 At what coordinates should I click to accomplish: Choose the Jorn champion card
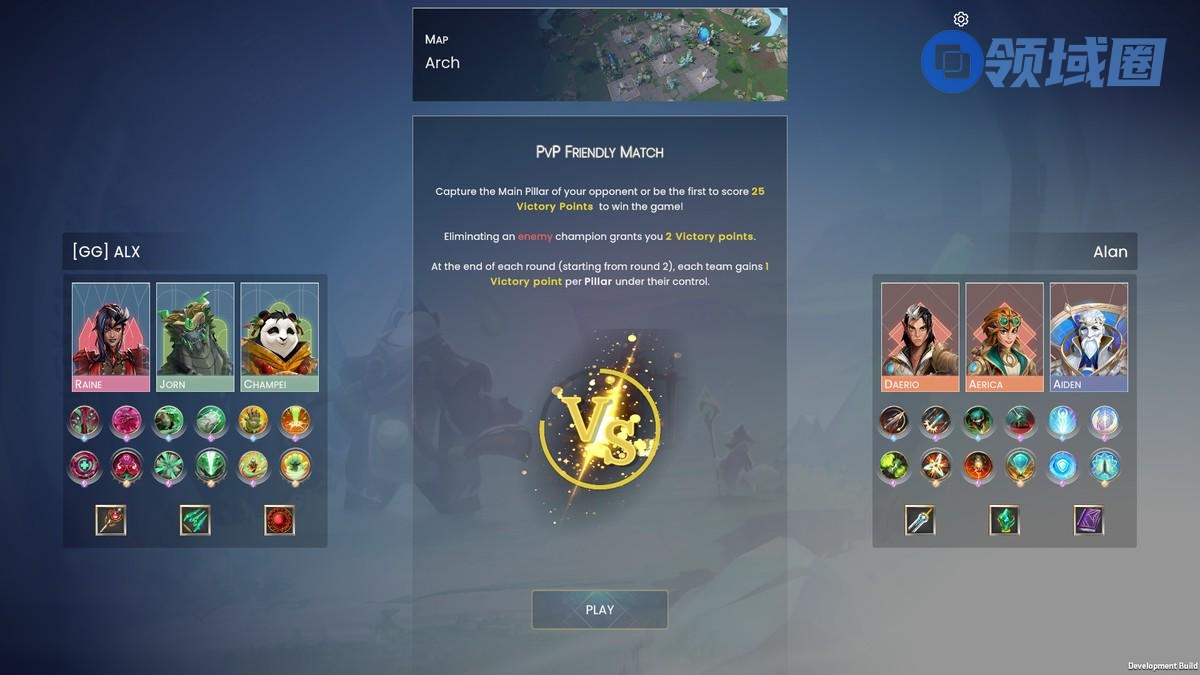coord(195,336)
